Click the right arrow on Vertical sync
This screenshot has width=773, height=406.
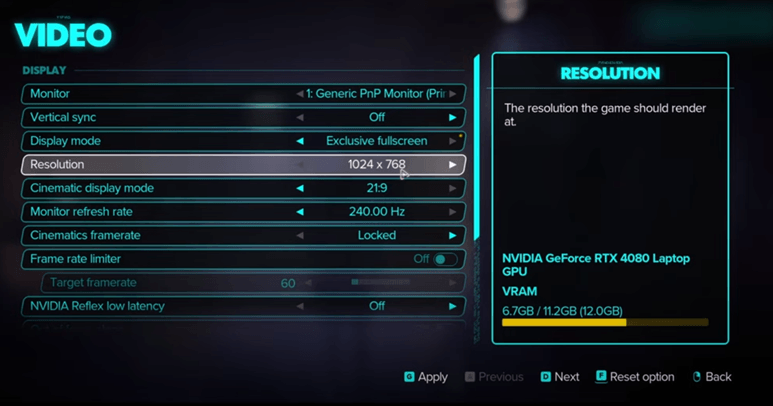coord(452,117)
